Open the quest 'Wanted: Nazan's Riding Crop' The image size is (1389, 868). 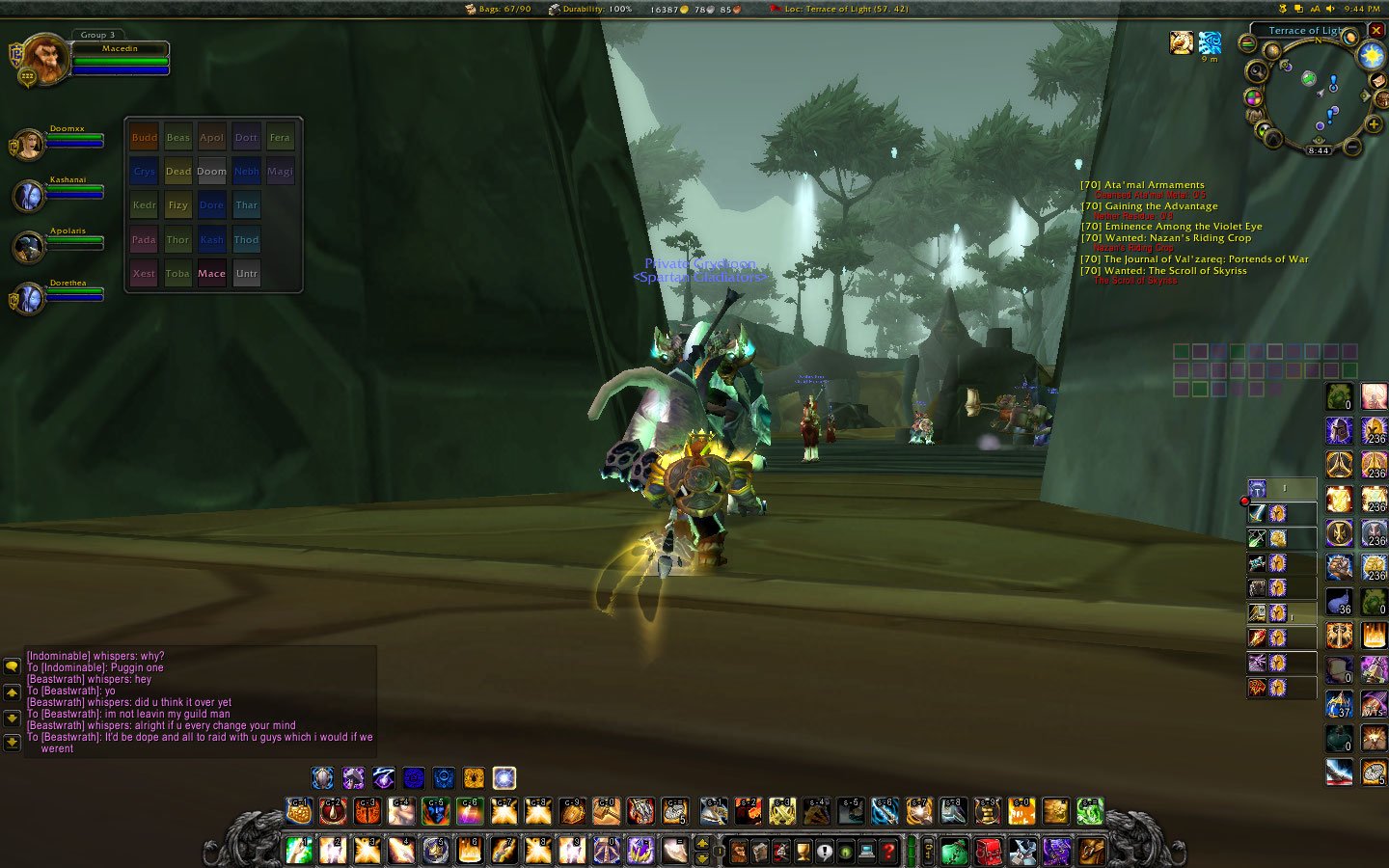(x=1165, y=238)
